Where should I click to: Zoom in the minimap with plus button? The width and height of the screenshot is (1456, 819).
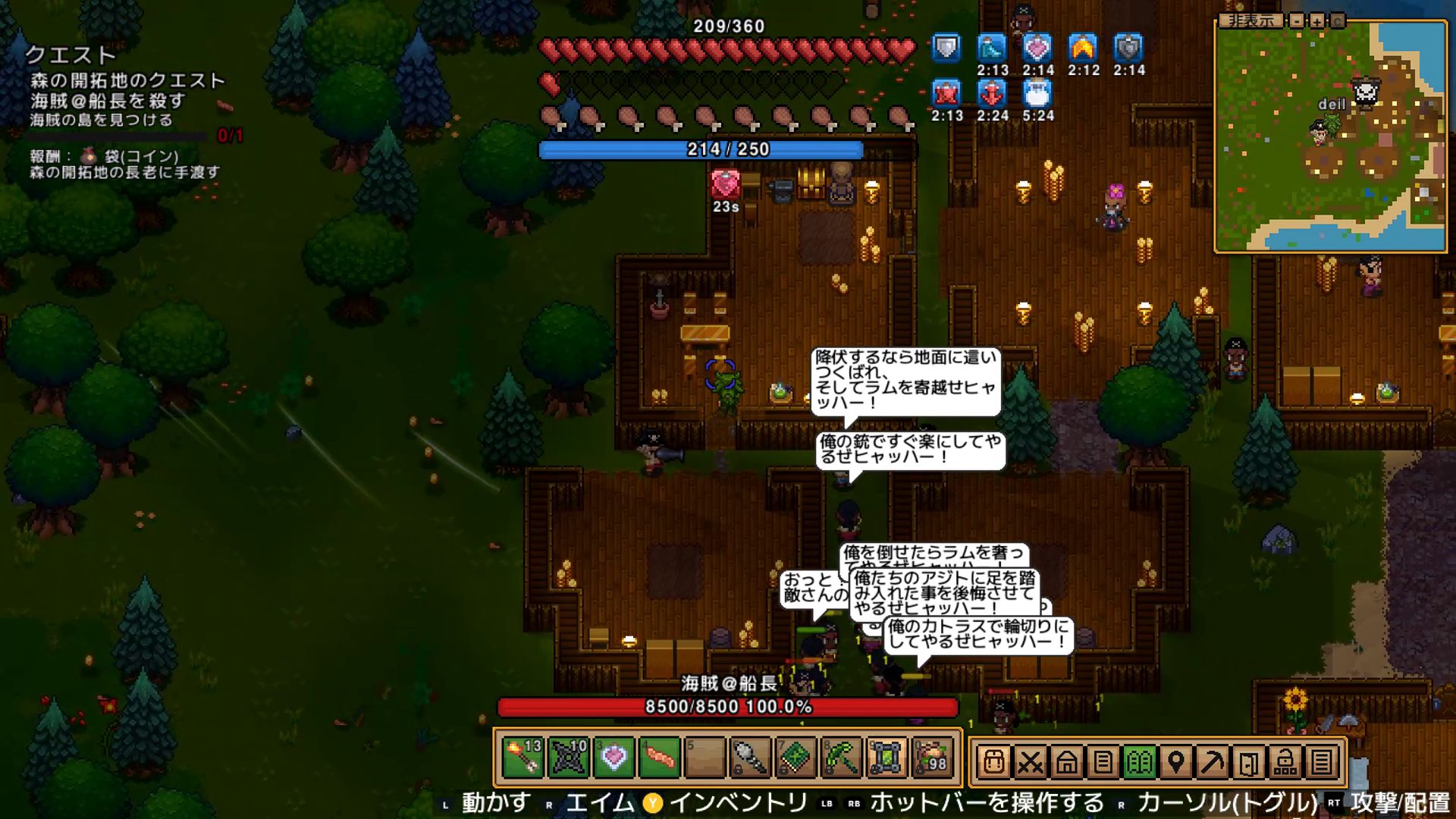click(x=1317, y=20)
